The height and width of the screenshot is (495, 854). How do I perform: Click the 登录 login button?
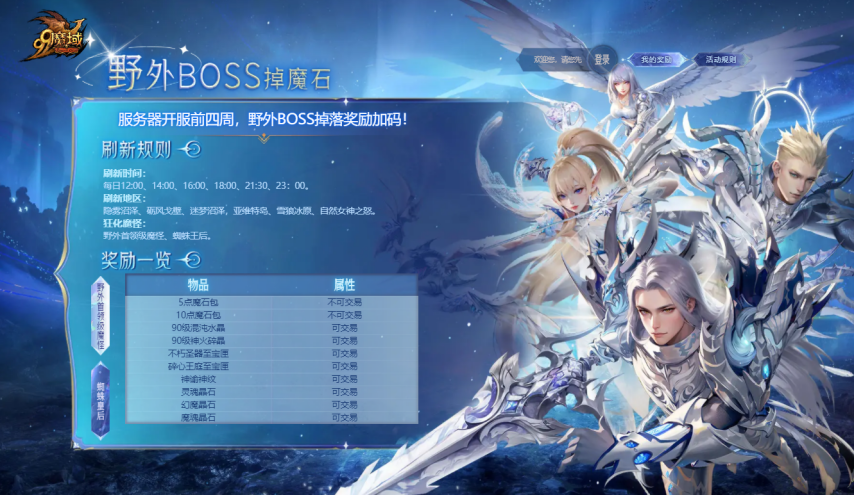click(601, 60)
